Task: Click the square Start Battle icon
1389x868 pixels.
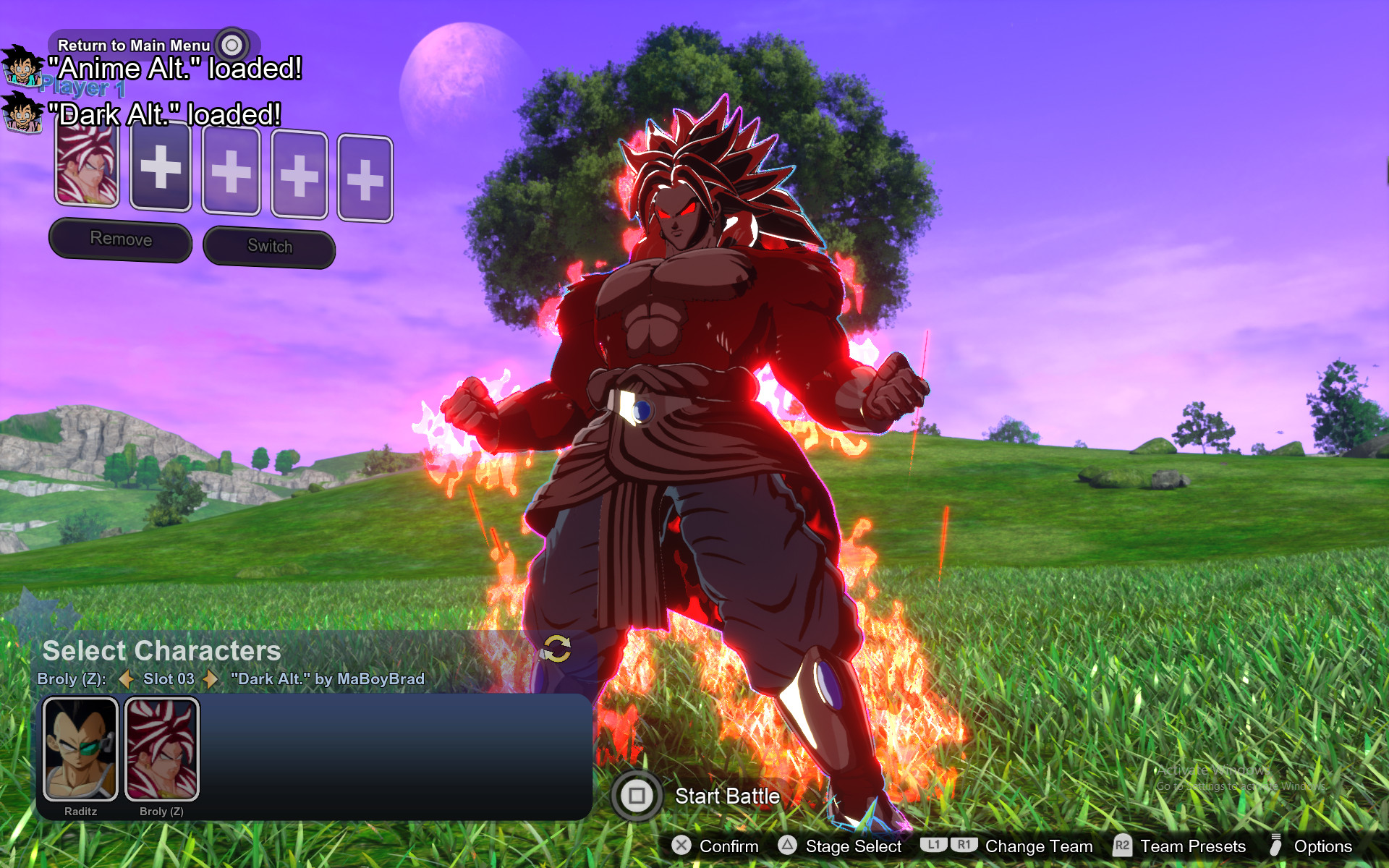Action: [x=637, y=796]
